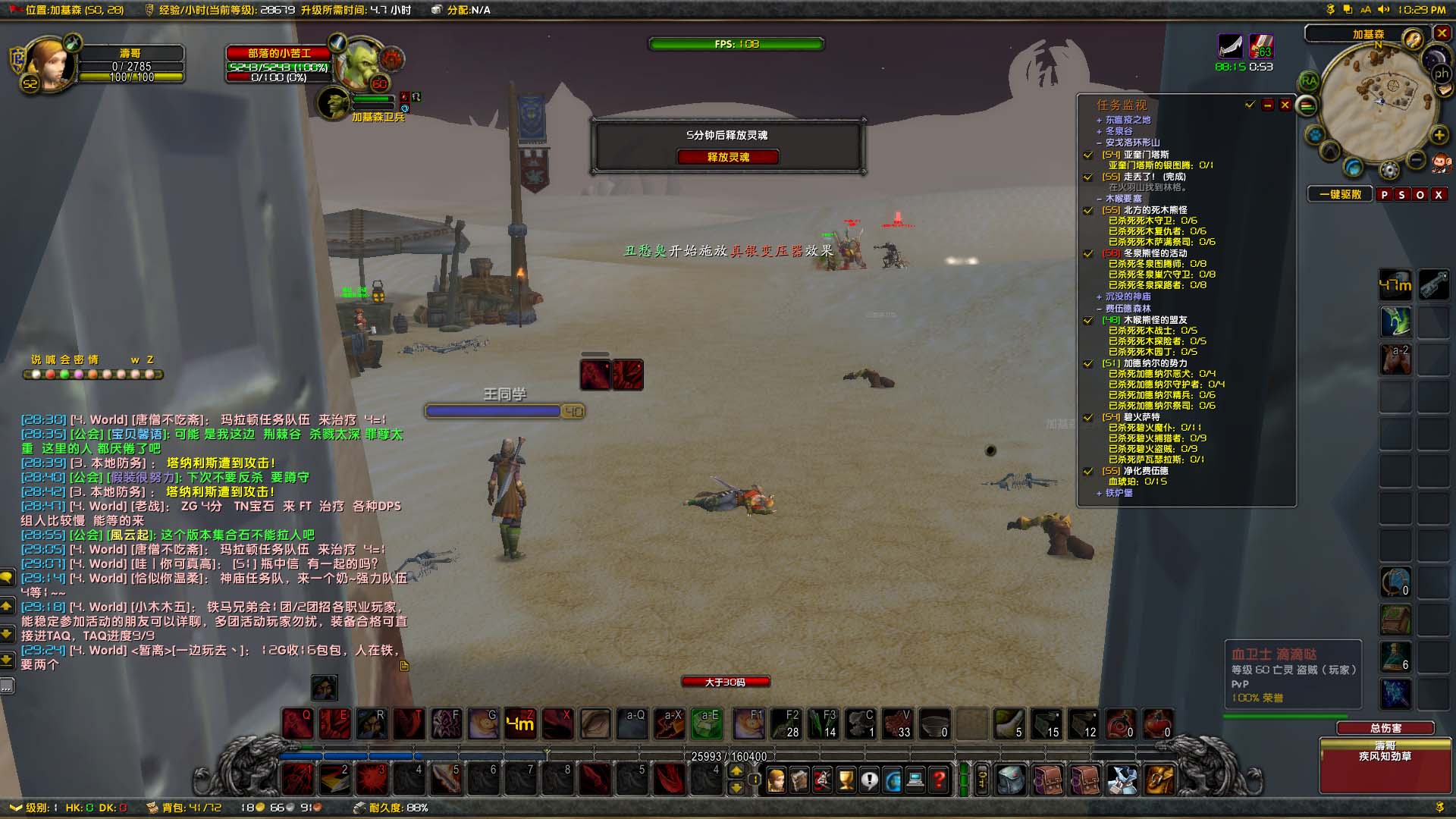Open the backpack bag icon

tap(1010, 780)
